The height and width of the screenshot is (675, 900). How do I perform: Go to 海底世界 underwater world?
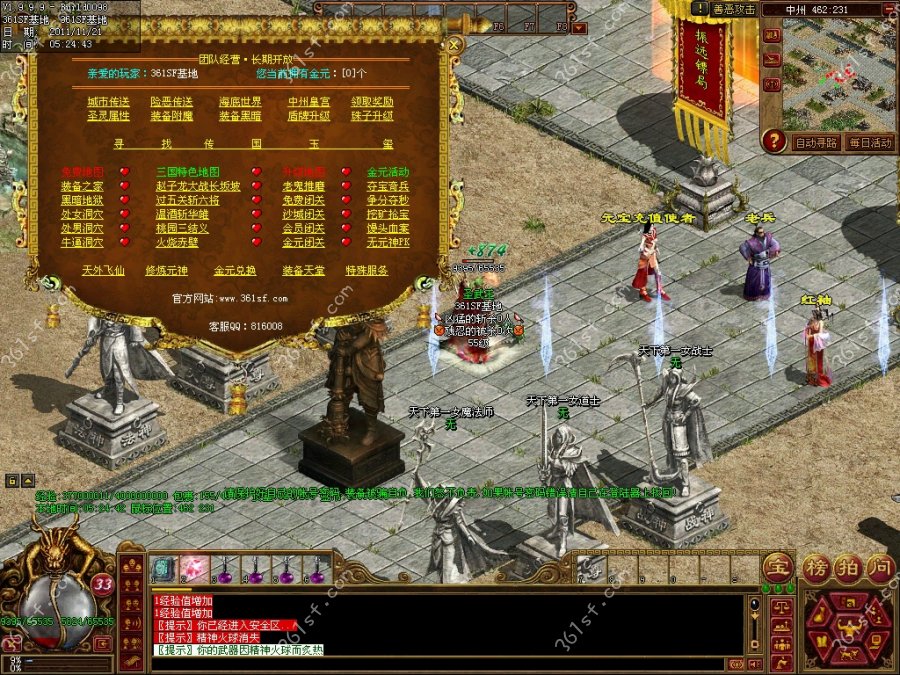[240, 102]
